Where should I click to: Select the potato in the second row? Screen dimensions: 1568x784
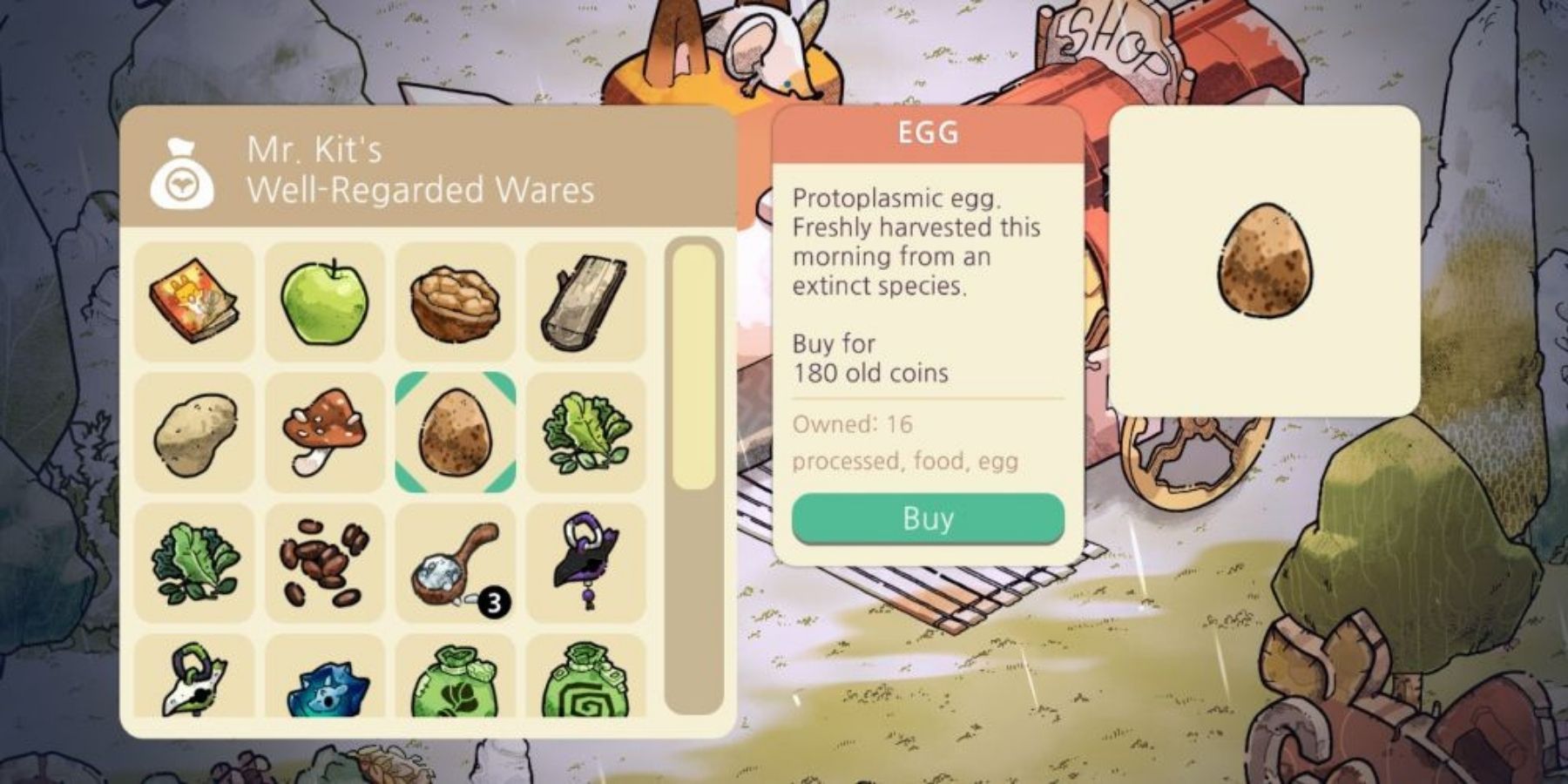point(196,431)
